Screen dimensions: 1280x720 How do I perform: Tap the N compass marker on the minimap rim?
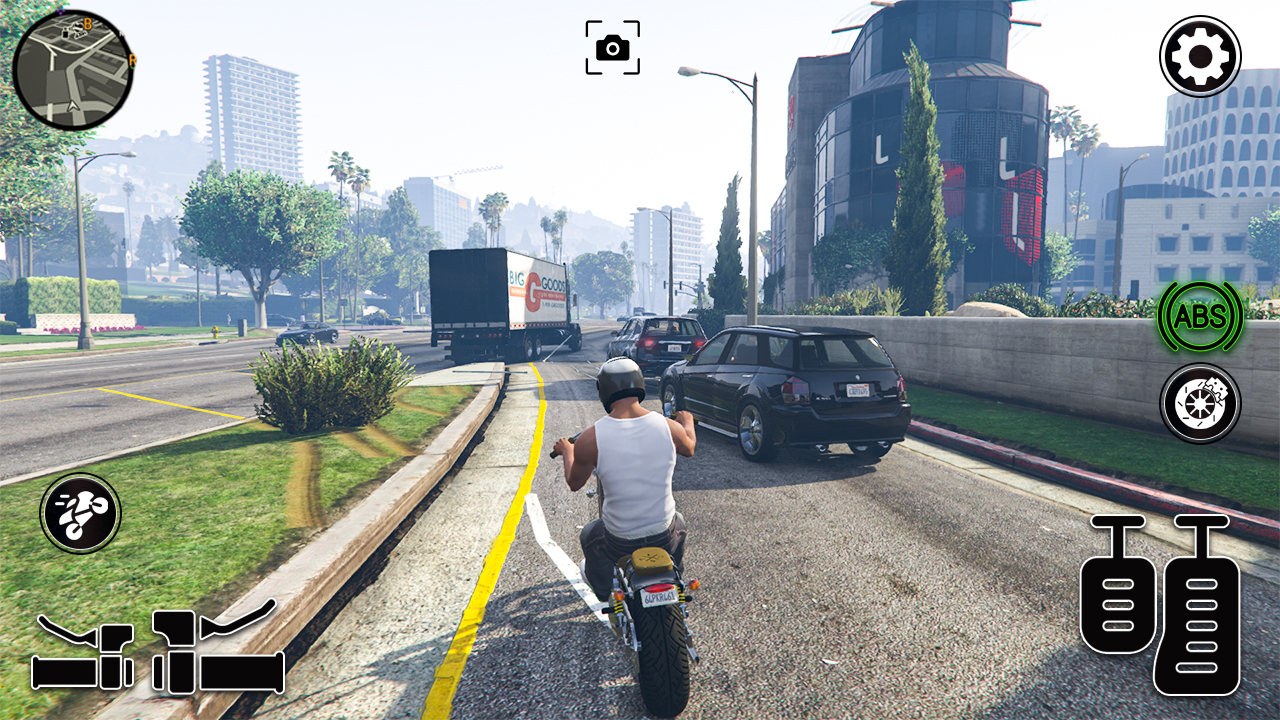coord(122,34)
